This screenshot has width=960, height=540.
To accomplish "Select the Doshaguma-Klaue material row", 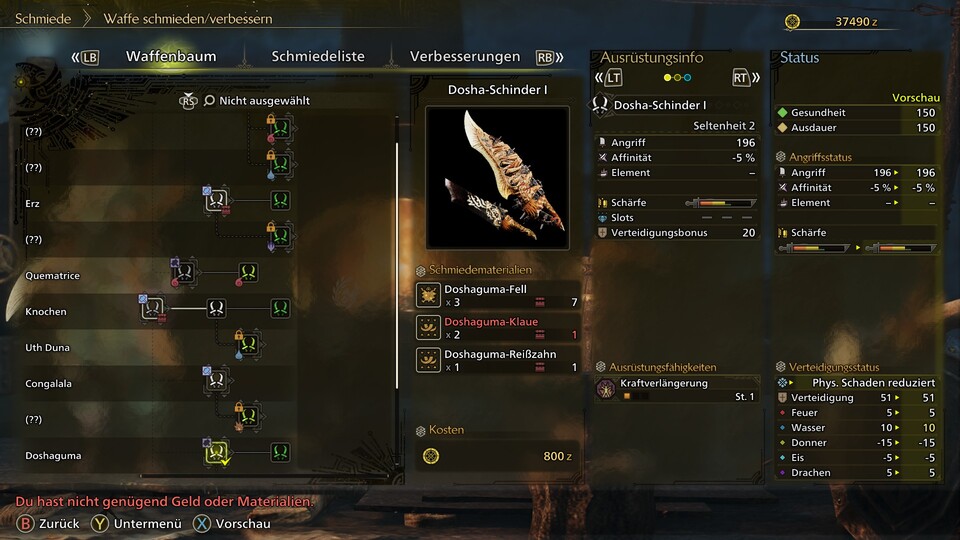I will coord(497,328).
